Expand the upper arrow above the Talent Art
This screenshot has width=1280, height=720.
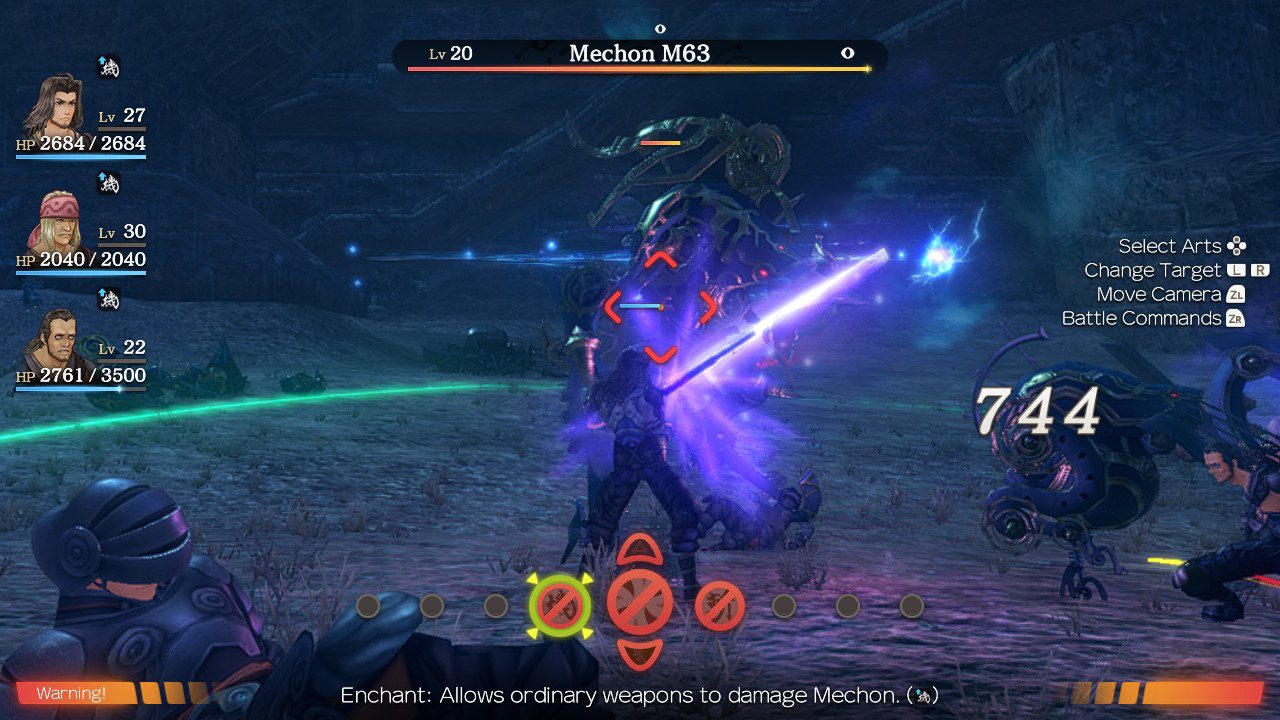[x=640, y=551]
